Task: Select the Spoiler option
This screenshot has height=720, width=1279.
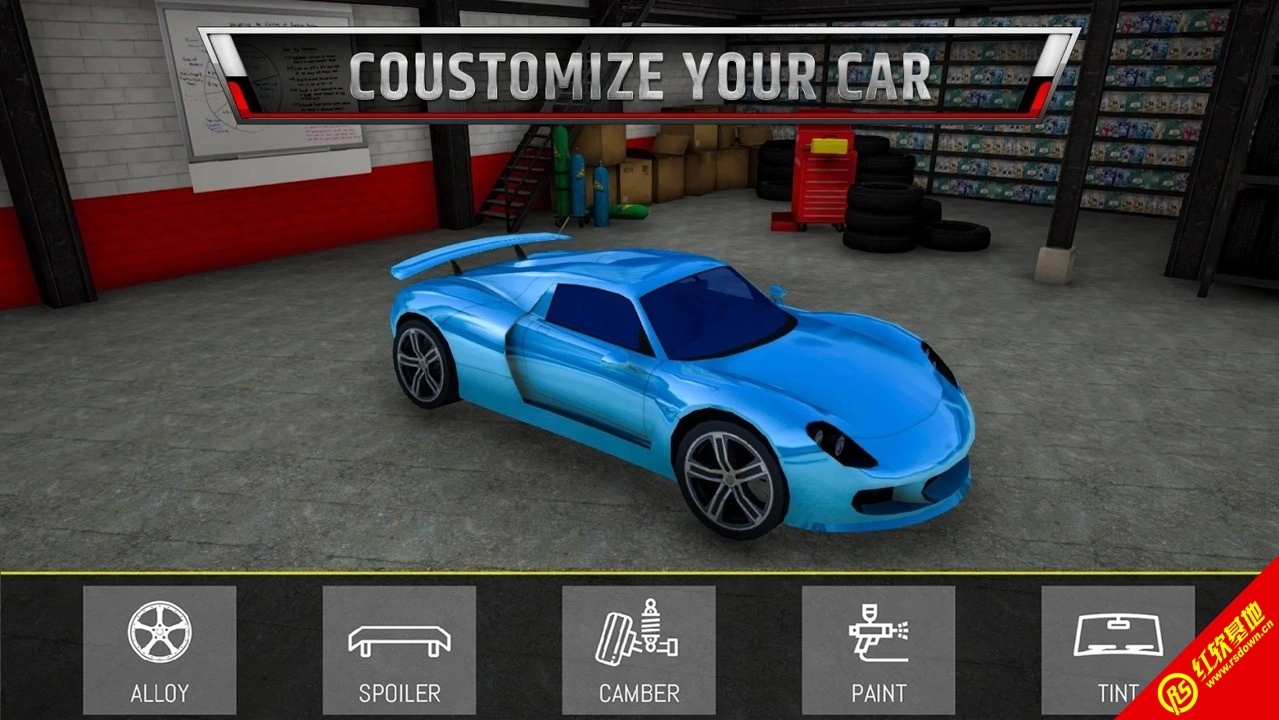Action: tap(399, 649)
